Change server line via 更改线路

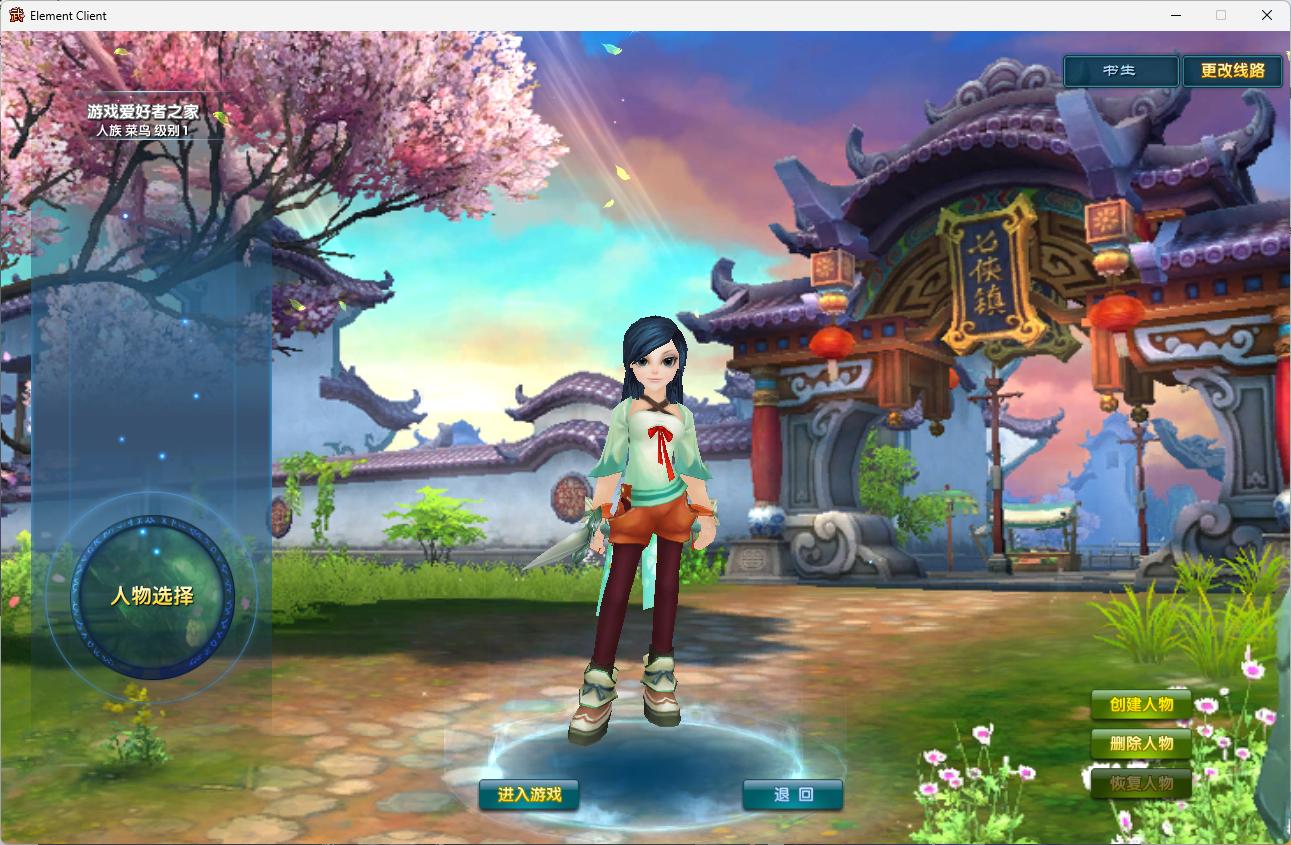click(x=1232, y=71)
